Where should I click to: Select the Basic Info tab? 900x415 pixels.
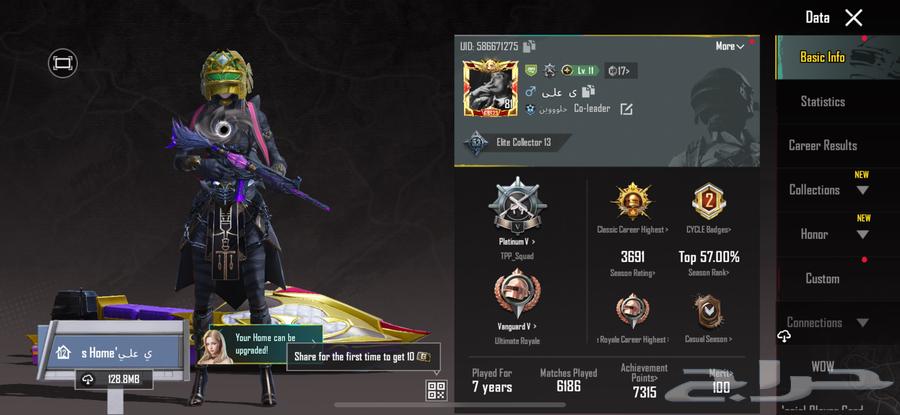822,57
